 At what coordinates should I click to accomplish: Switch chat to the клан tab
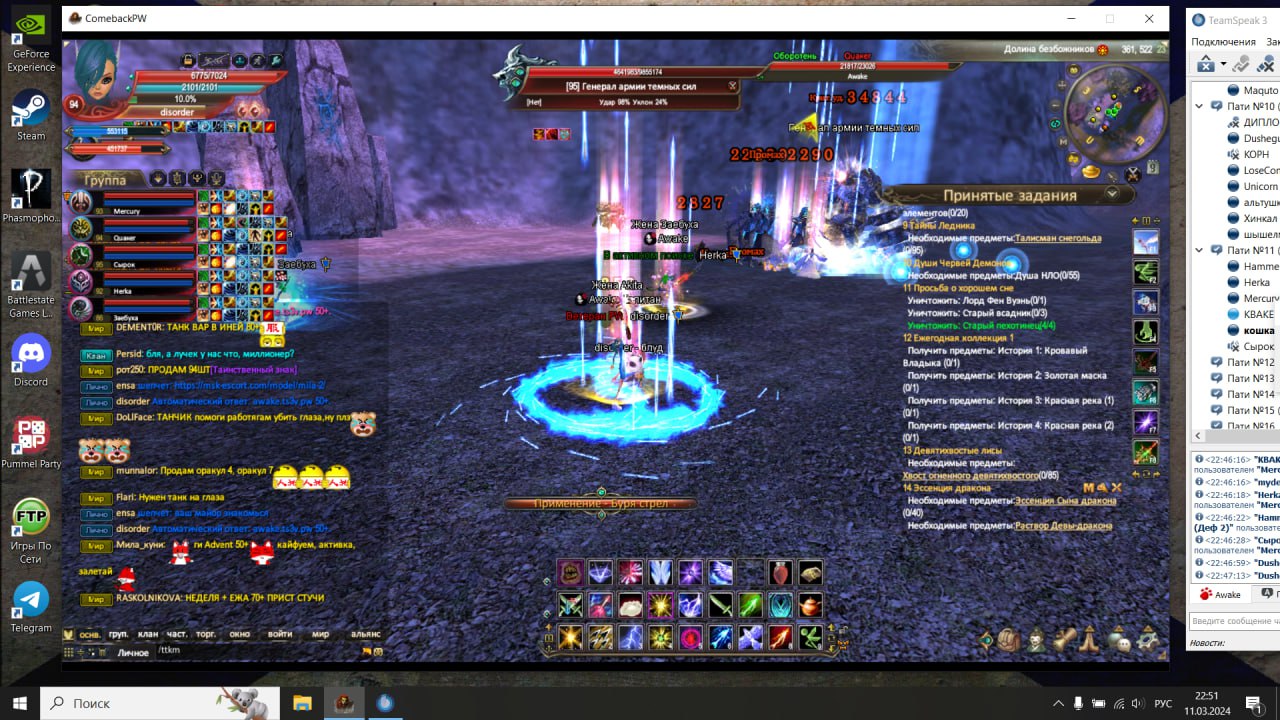click(x=148, y=634)
